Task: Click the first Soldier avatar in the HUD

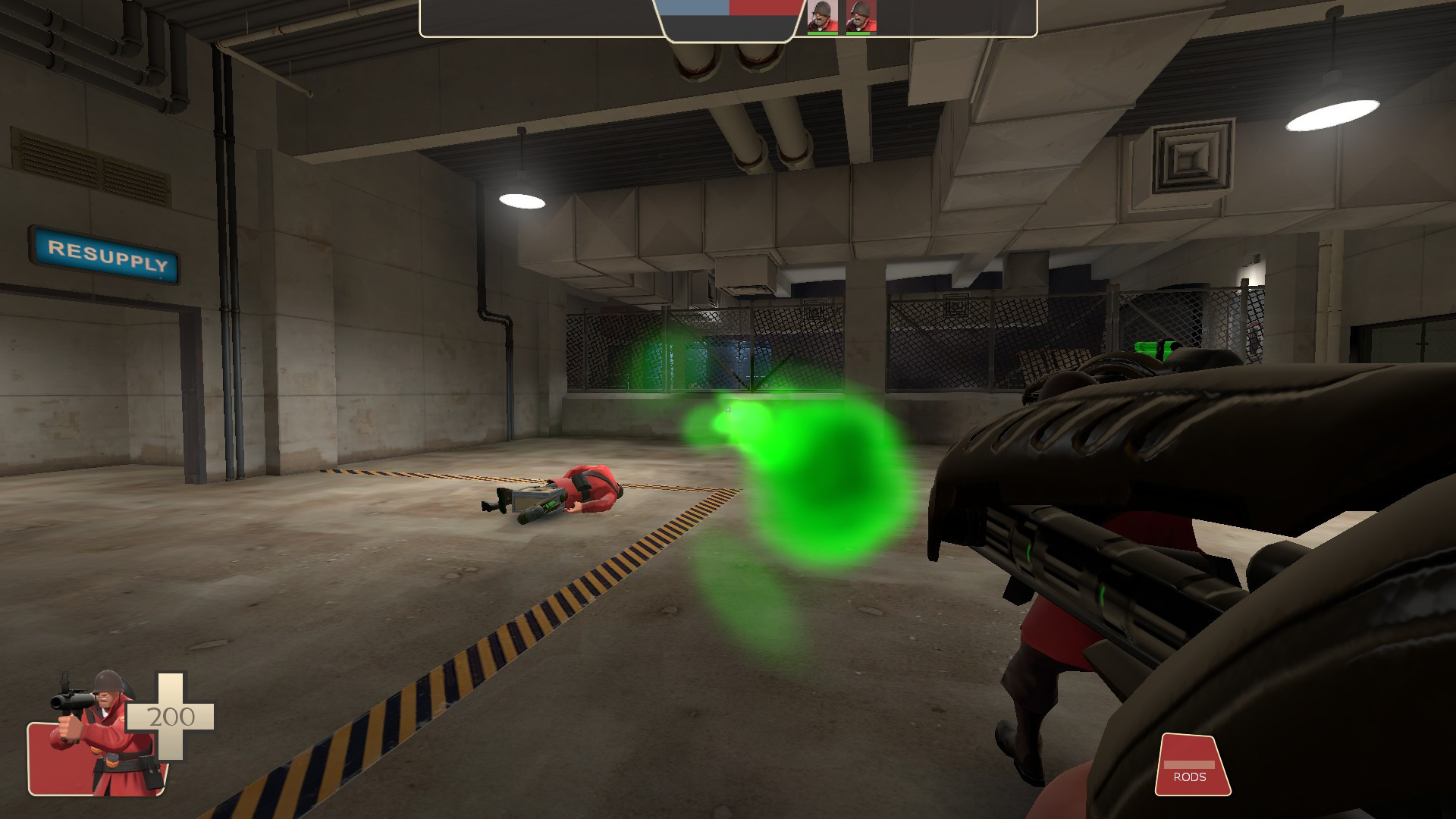Action: (x=824, y=15)
